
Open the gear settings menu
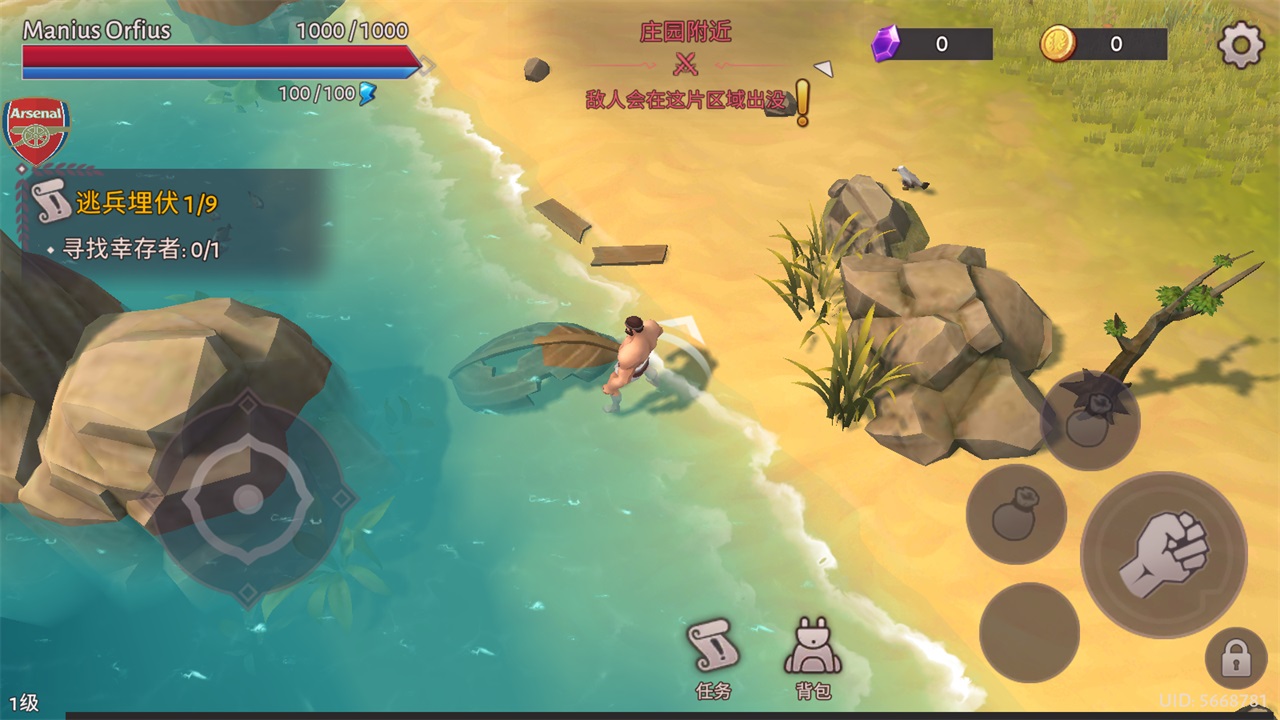[1241, 46]
